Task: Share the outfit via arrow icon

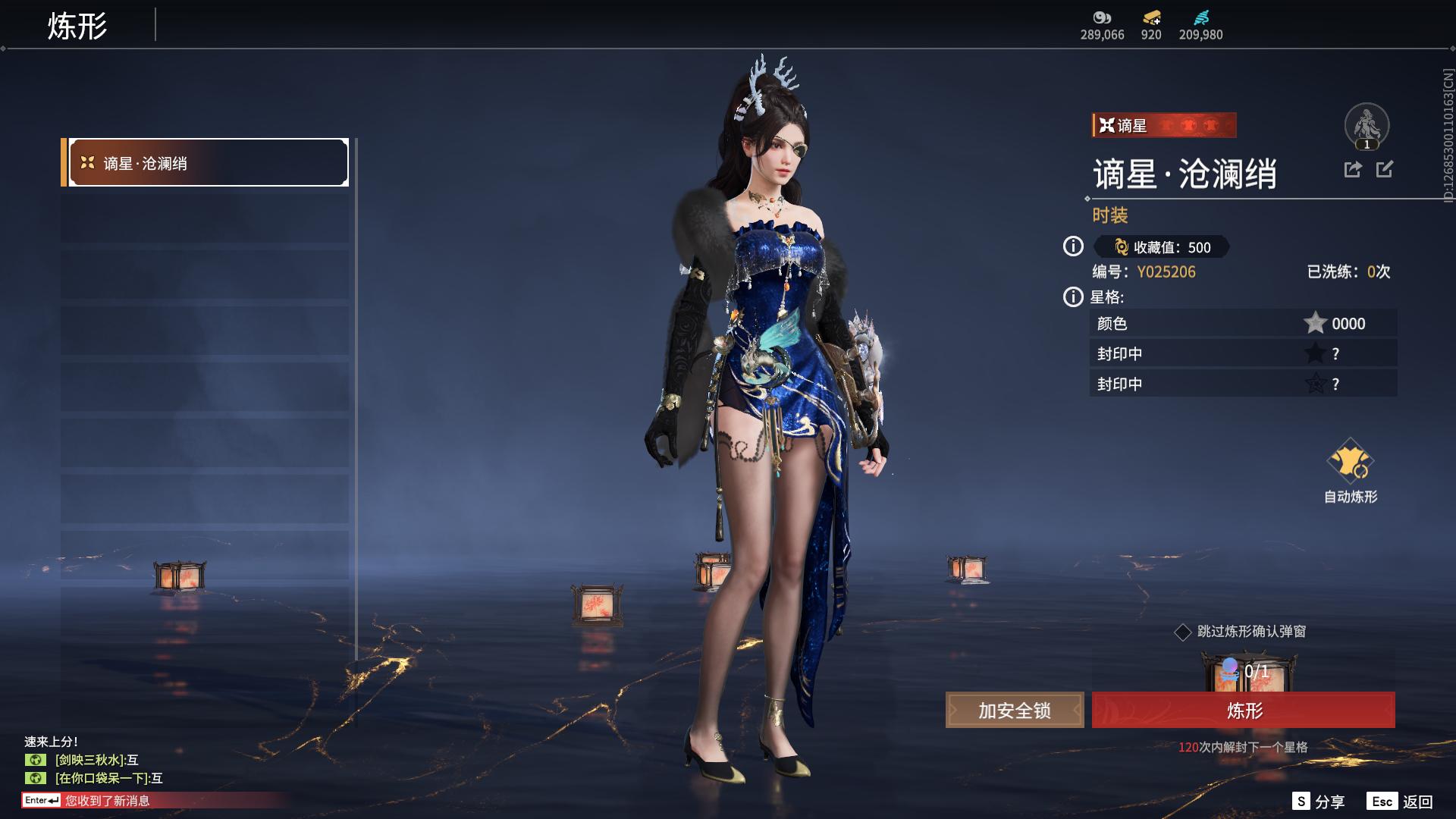Action: [1353, 170]
